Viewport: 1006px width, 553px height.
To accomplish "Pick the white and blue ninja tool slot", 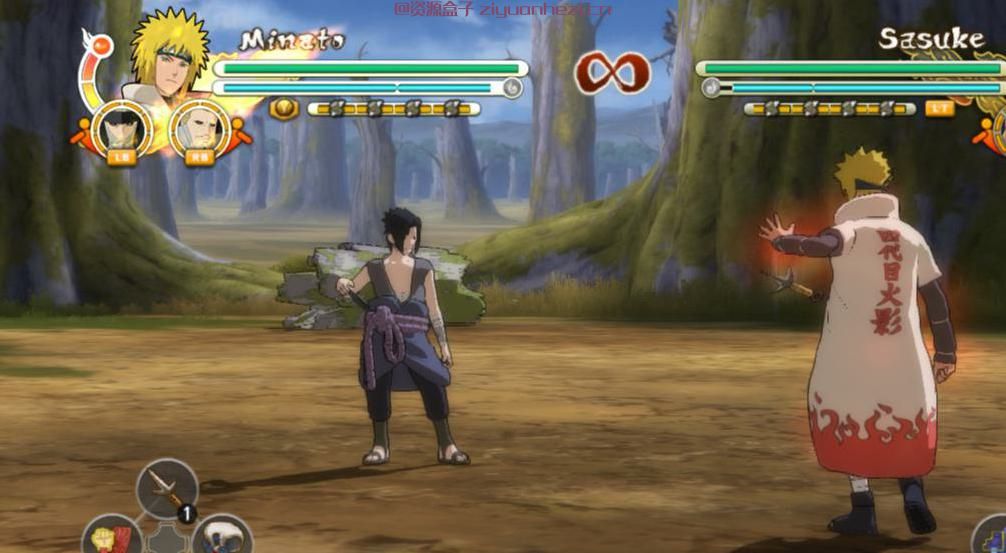I will (x=221, y=537).
